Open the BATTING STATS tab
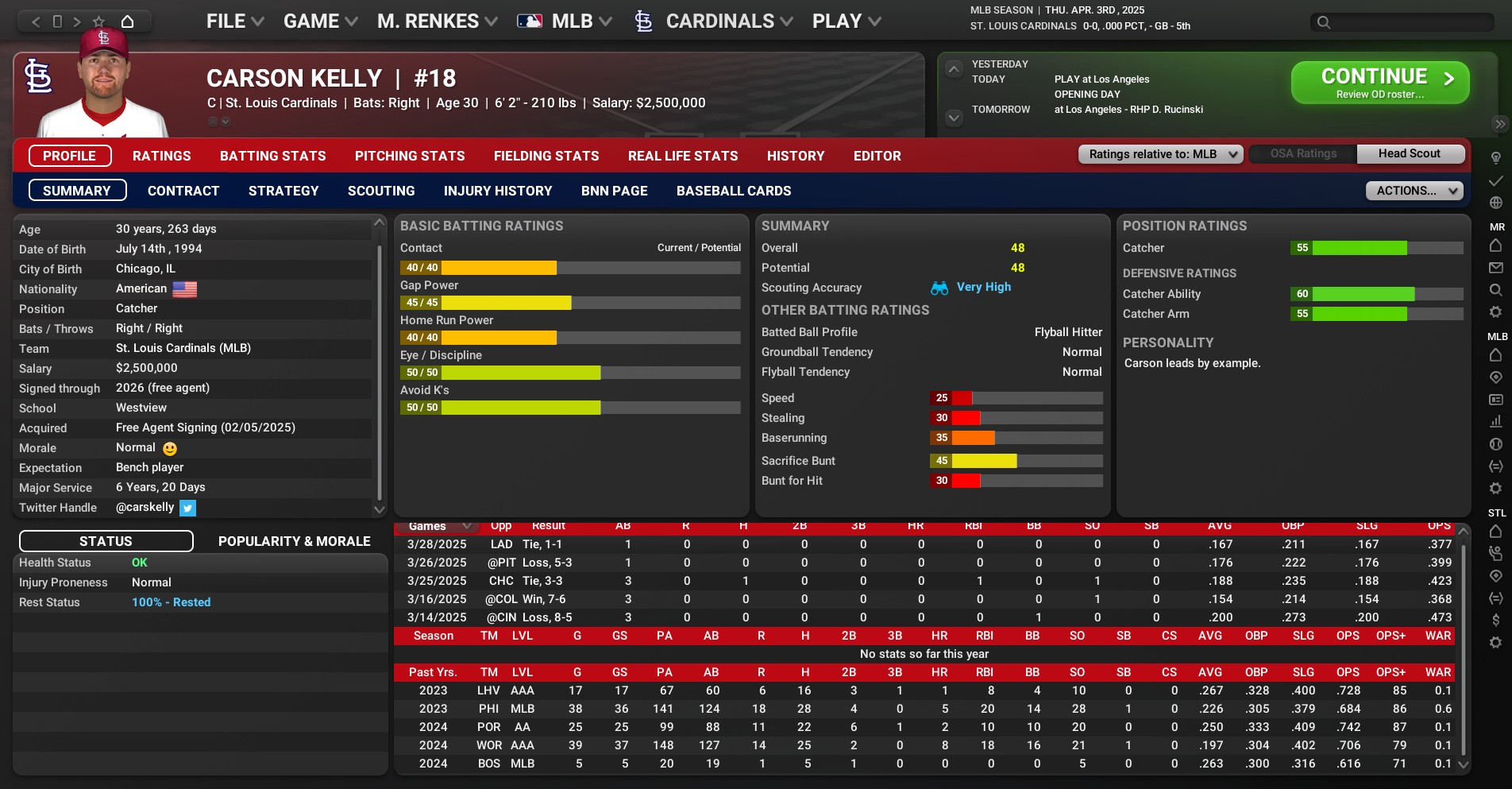The image size is (1512, 789). tap(273, 156)
